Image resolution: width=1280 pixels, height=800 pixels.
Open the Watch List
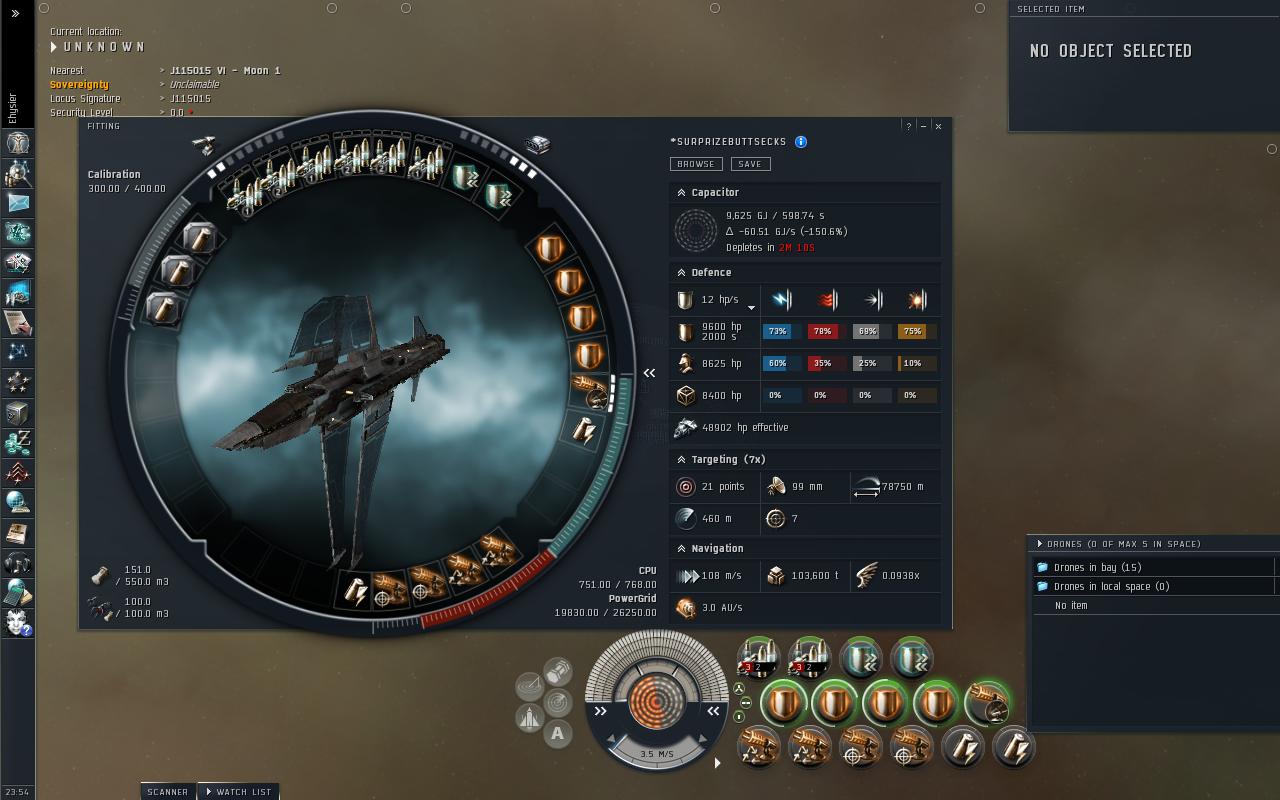[x=239, y=791]
